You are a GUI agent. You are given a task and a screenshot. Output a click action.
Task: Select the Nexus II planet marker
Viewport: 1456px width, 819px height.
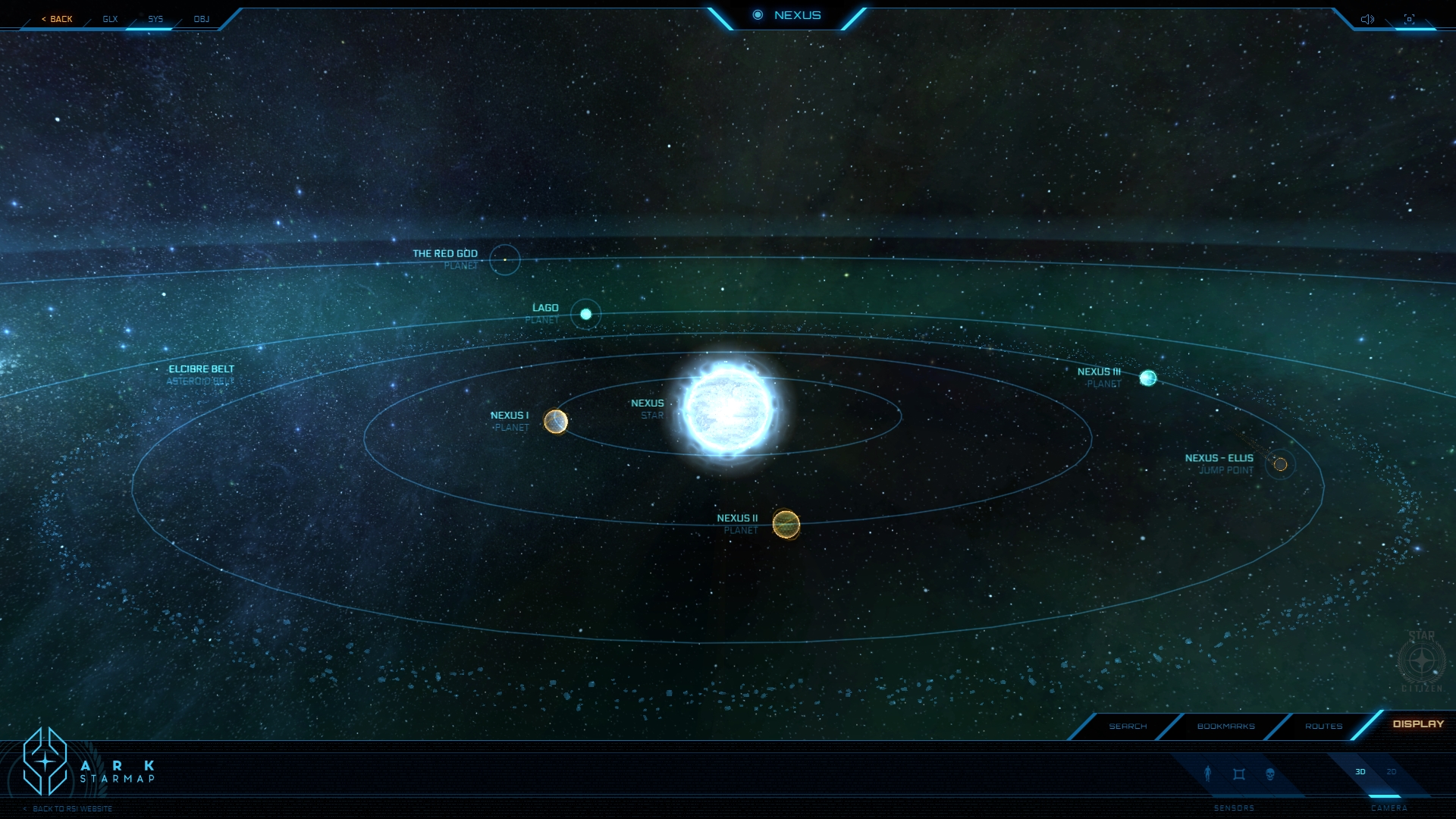click(x=786, y=524)
